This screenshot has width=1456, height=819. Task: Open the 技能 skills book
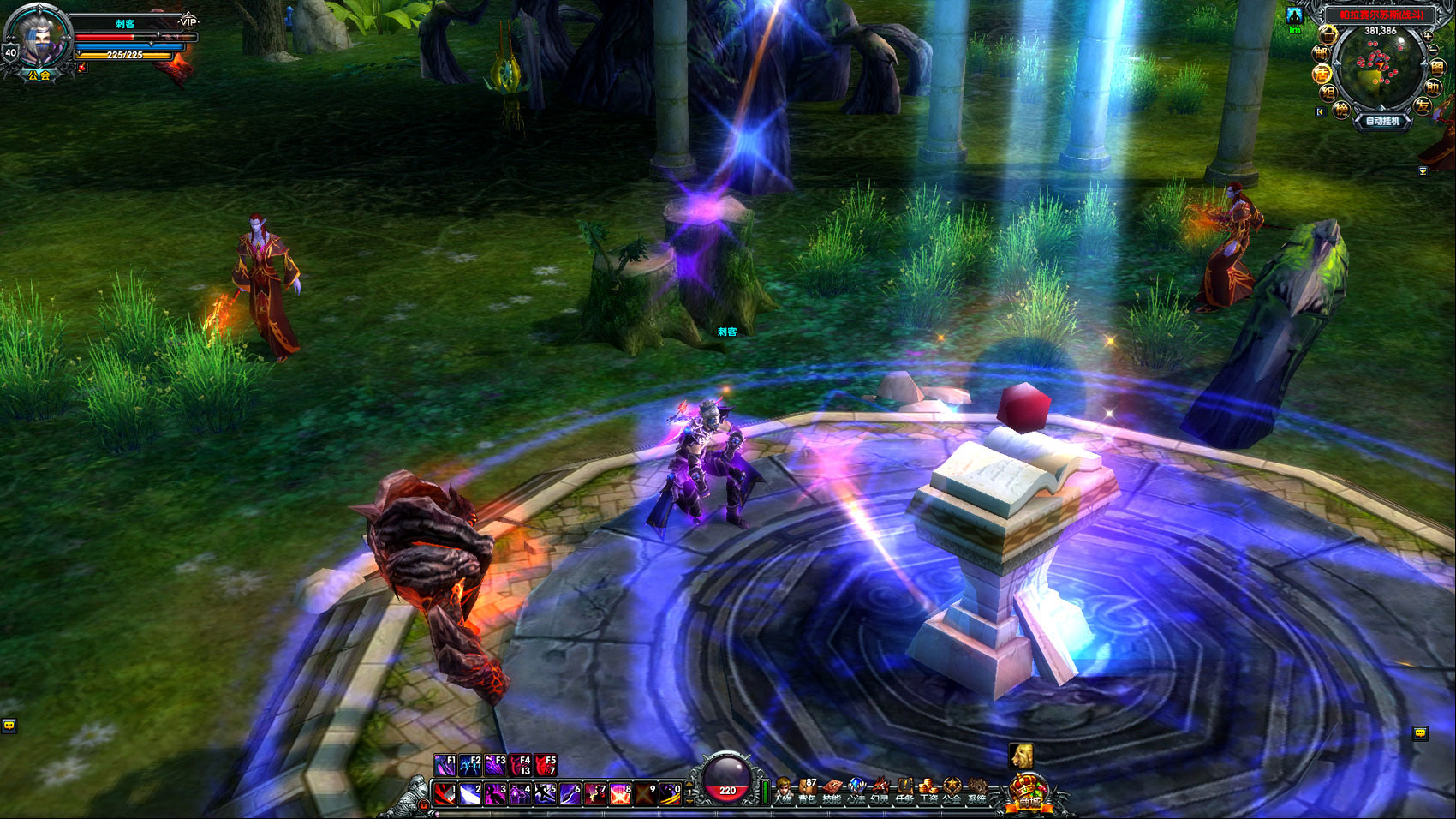(x=832, y=790)
